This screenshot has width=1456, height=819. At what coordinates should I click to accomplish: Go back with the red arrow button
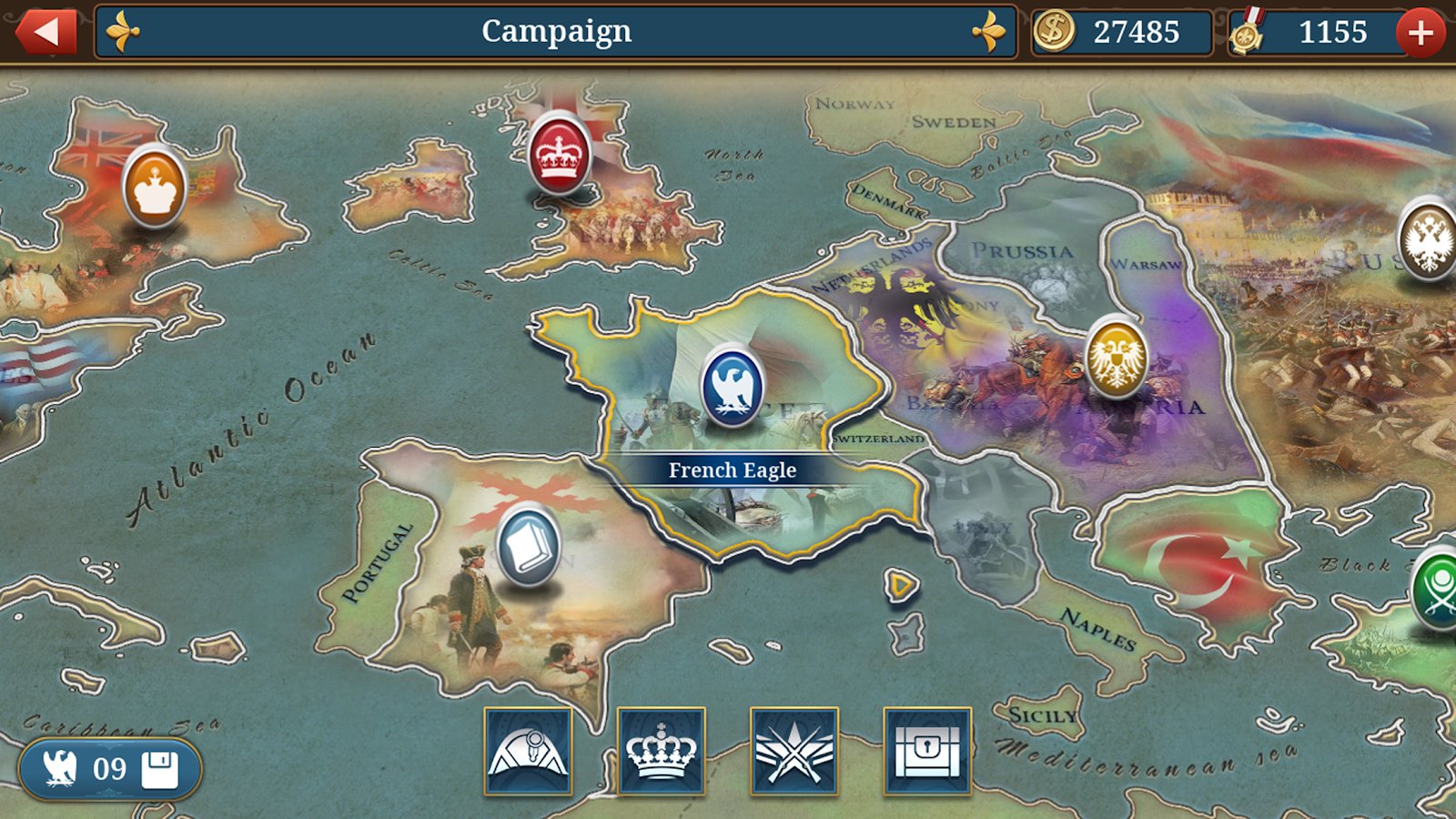click(x=45, y=33)
